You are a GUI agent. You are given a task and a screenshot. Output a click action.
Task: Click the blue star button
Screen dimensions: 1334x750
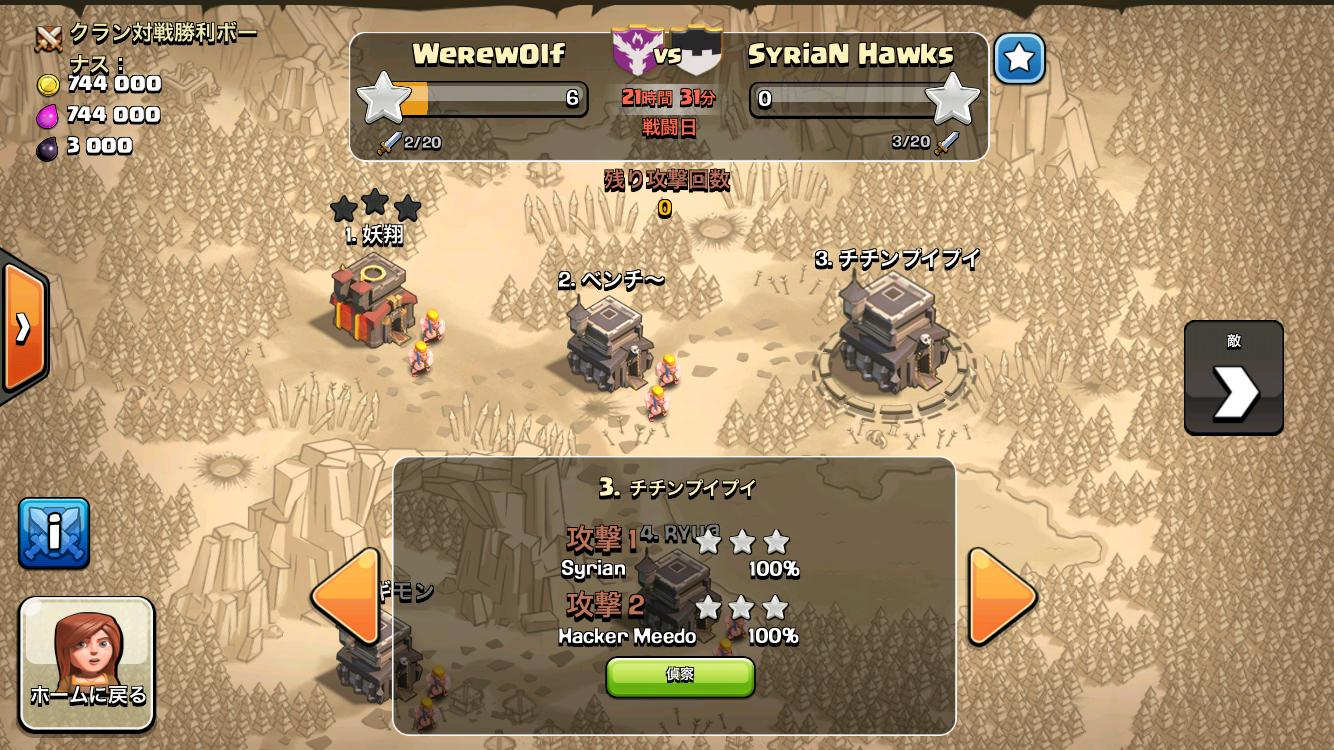tap(1019, 59)
